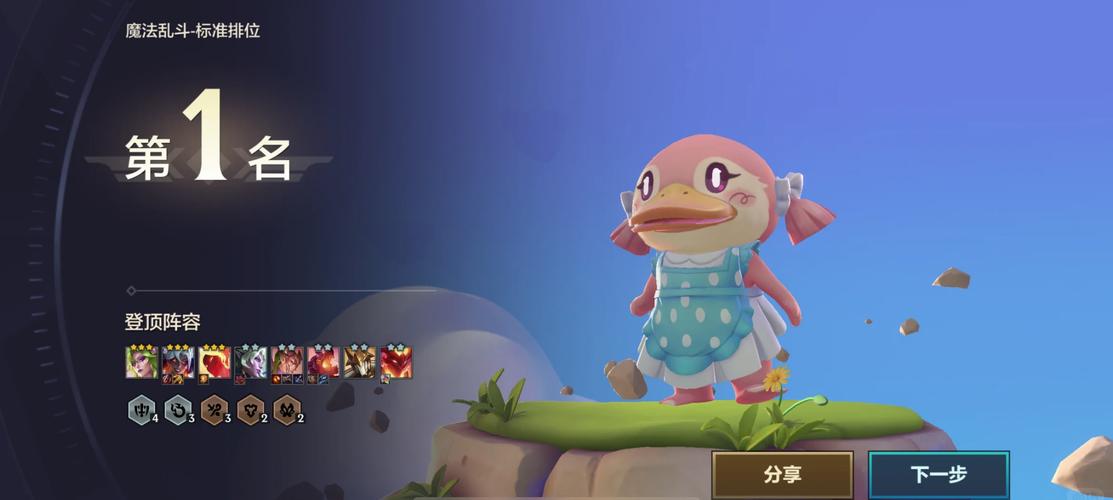Click the 分享 share button
This screenshot has width=1113, height=500.
tap(782, 474)
